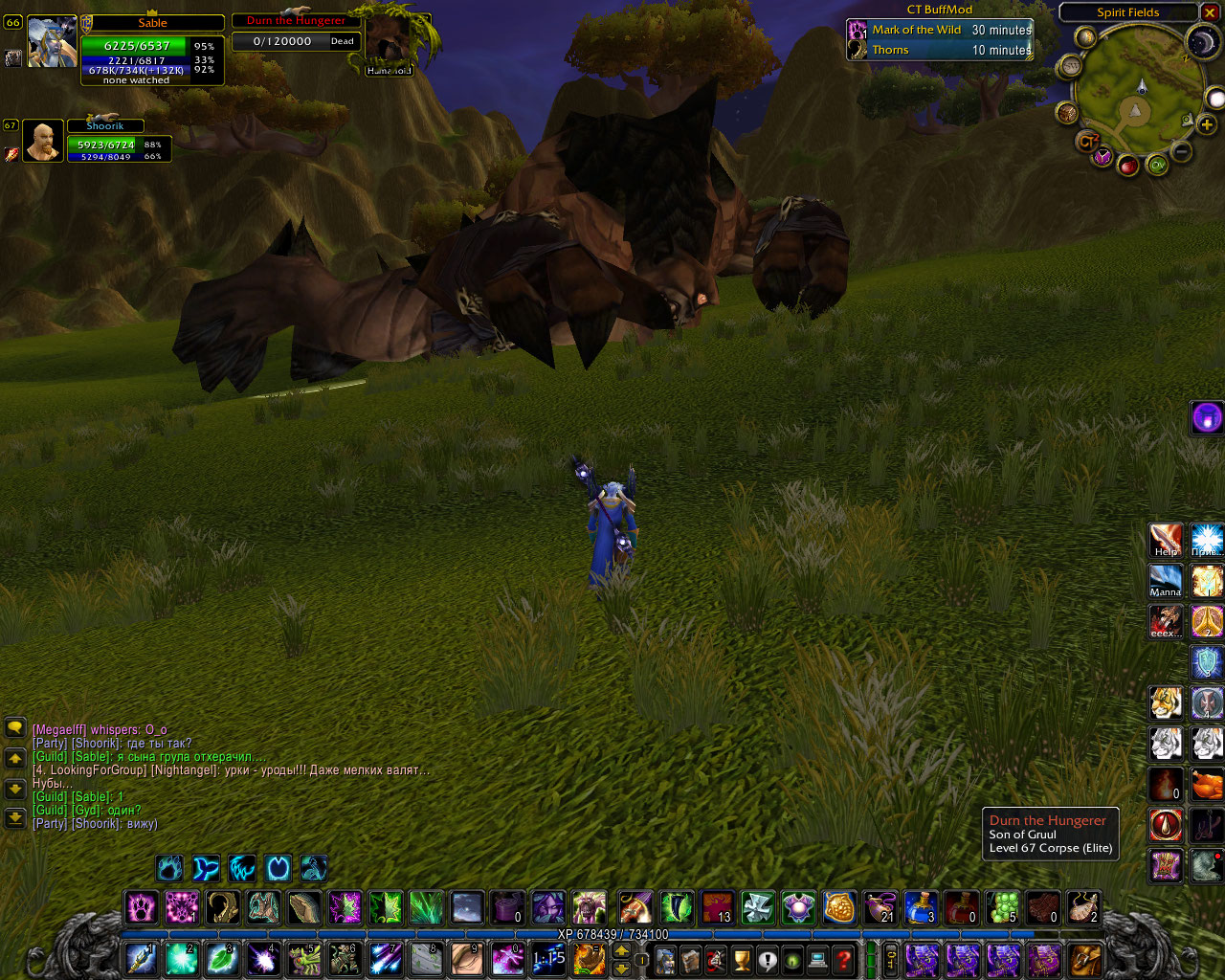
Task: Close the minimap with the X button
Action: pos(1211,12)
